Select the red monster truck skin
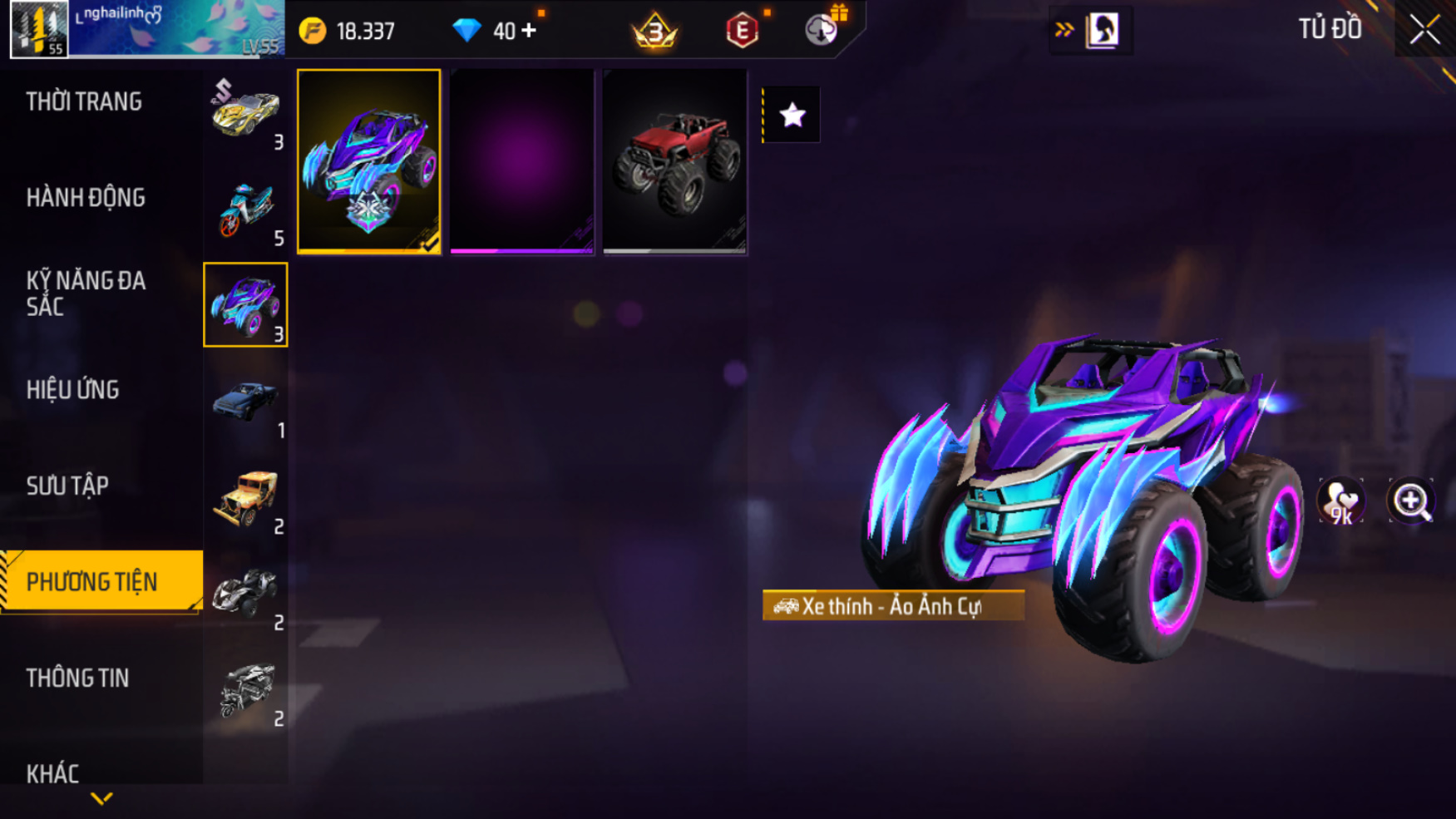1456x819 pixels. point(674,161)
